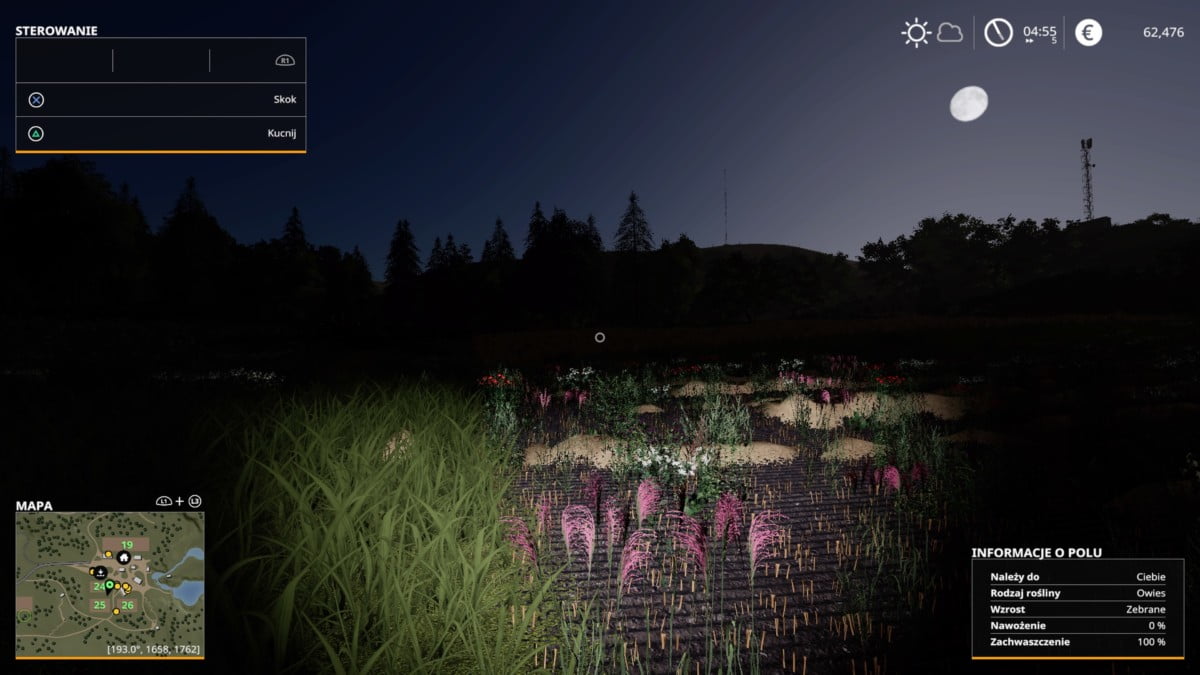The height and width of the screenshot is (675, 1200).
Task: Open finances via the euro coin icon
Action: point(1088,33)
